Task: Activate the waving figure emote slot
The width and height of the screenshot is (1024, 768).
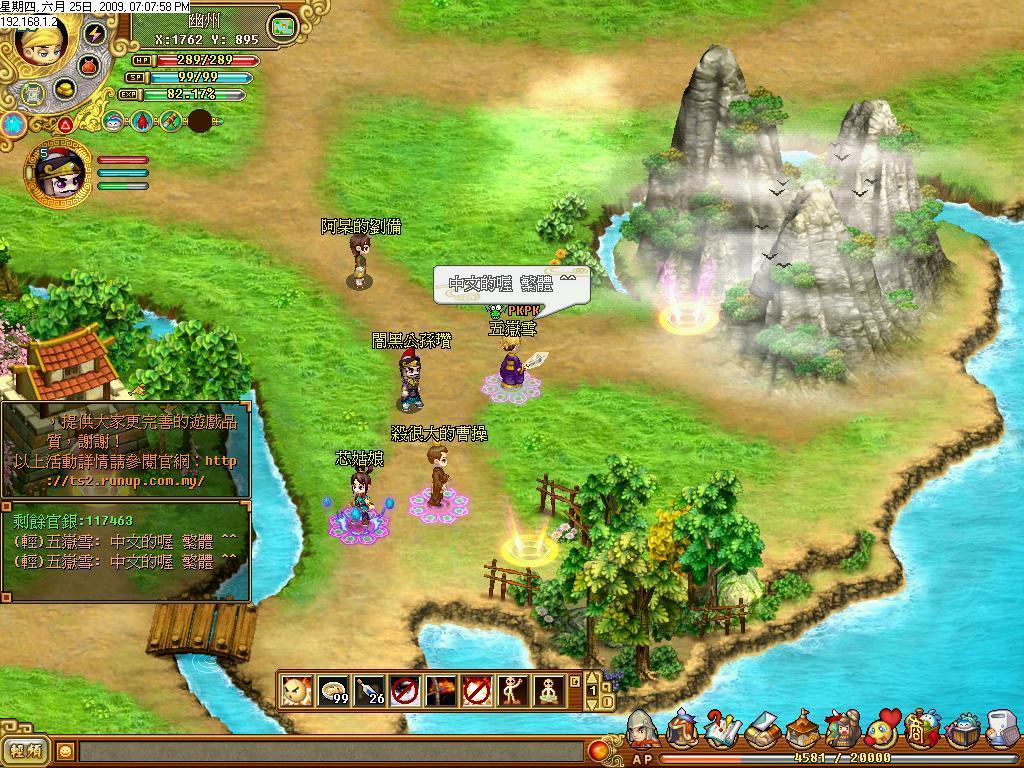Action: click(513, 691)
